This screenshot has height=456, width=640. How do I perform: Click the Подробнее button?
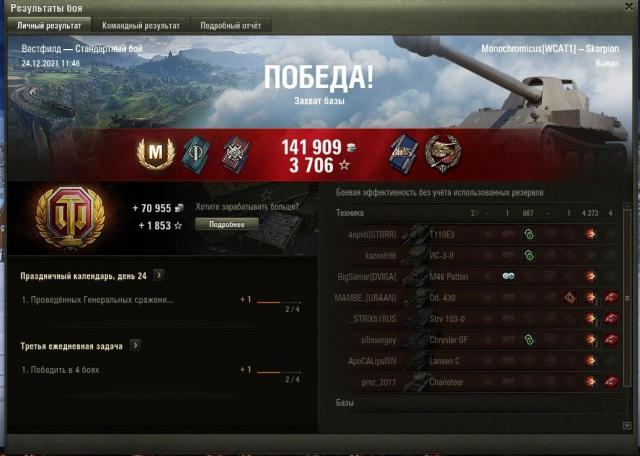coord(227,224)
